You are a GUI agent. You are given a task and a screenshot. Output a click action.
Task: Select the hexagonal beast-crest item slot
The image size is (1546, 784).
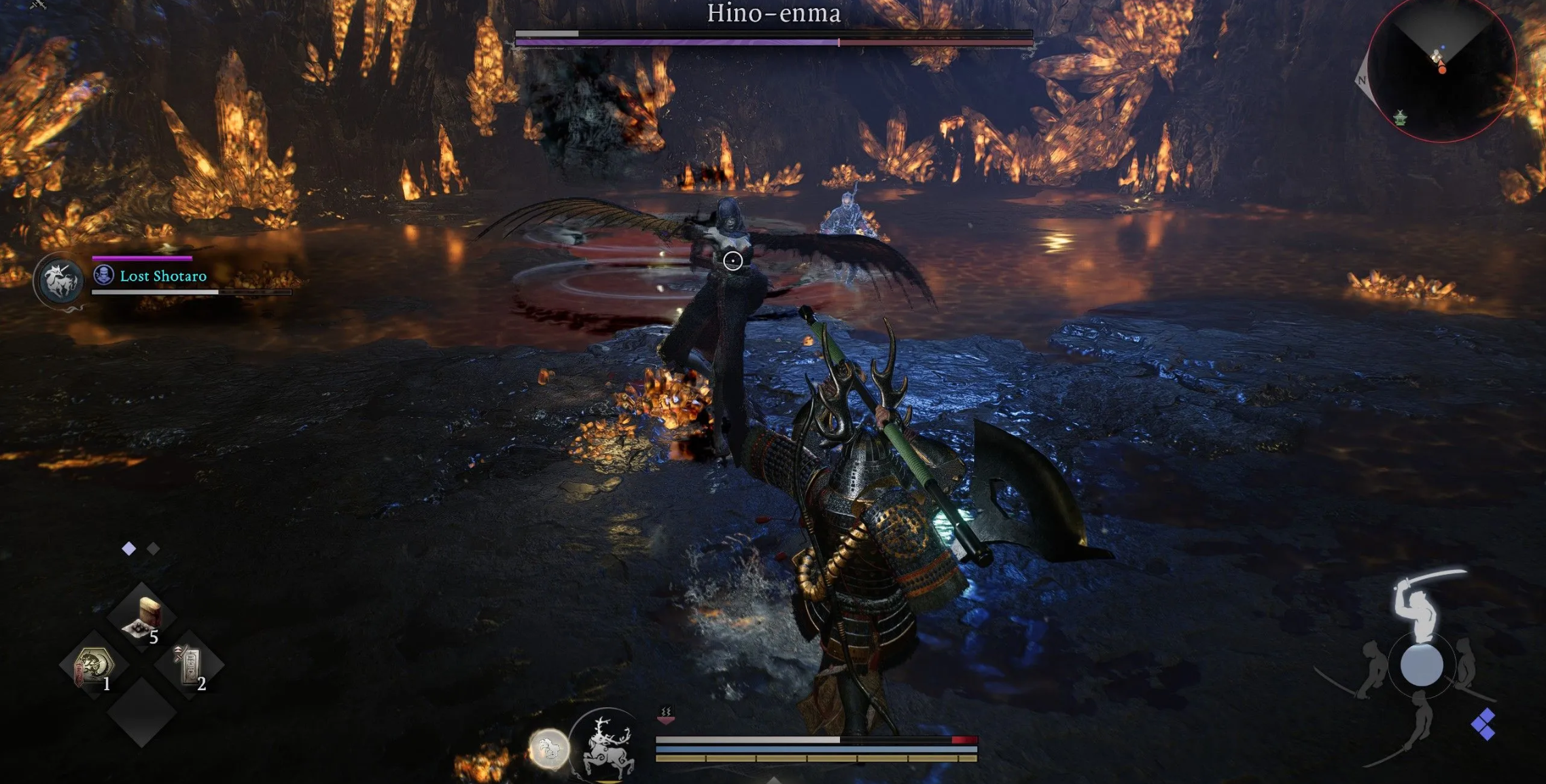94,666
